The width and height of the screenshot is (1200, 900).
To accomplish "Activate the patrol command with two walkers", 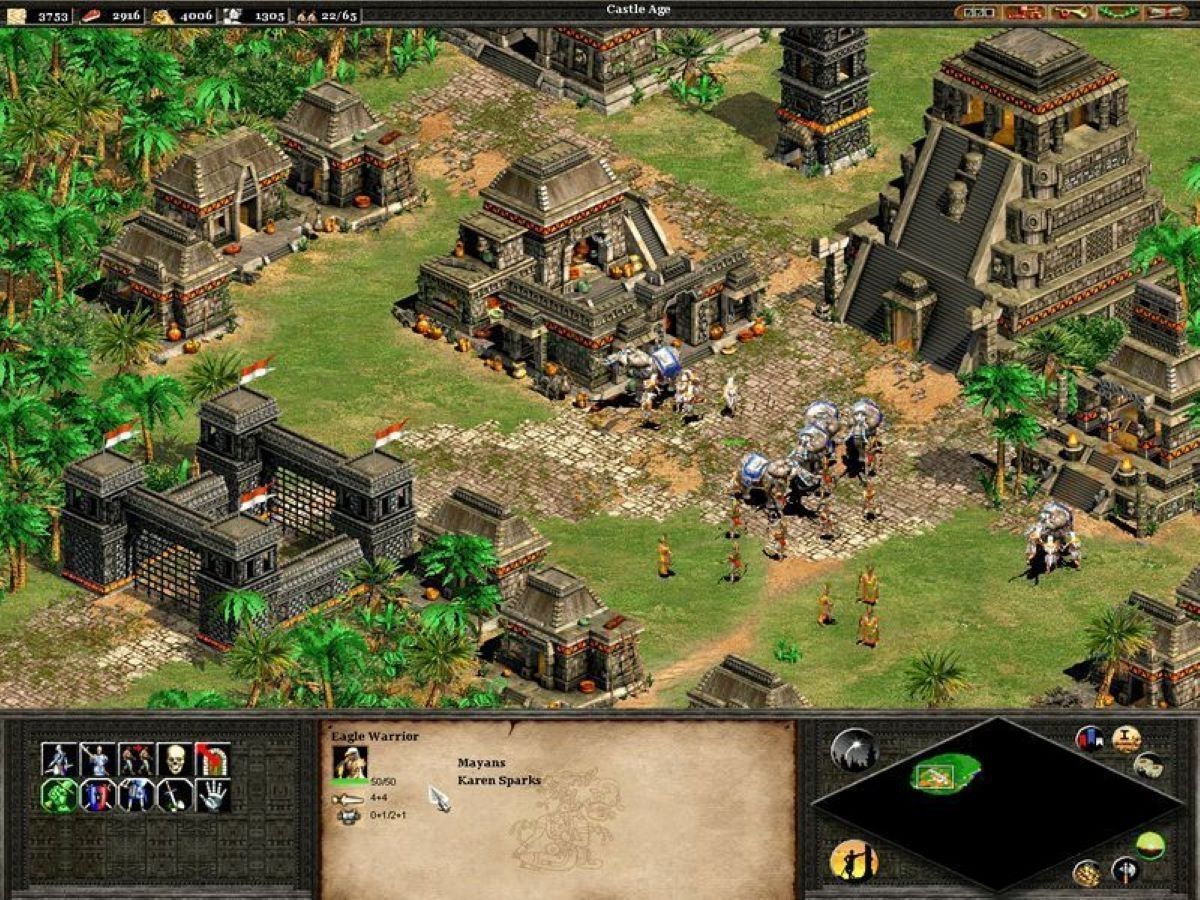I will pyautogui.click(x=136, y=760).
